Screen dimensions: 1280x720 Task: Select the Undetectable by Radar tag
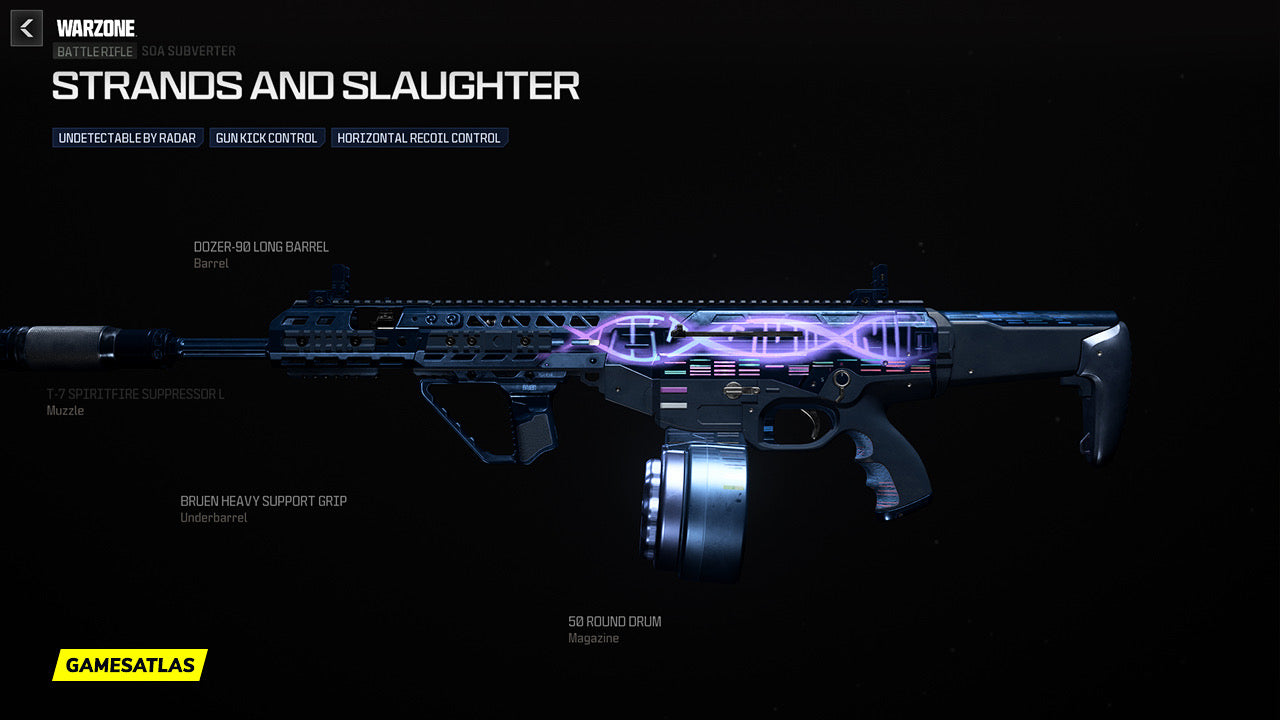click(127, 138)
